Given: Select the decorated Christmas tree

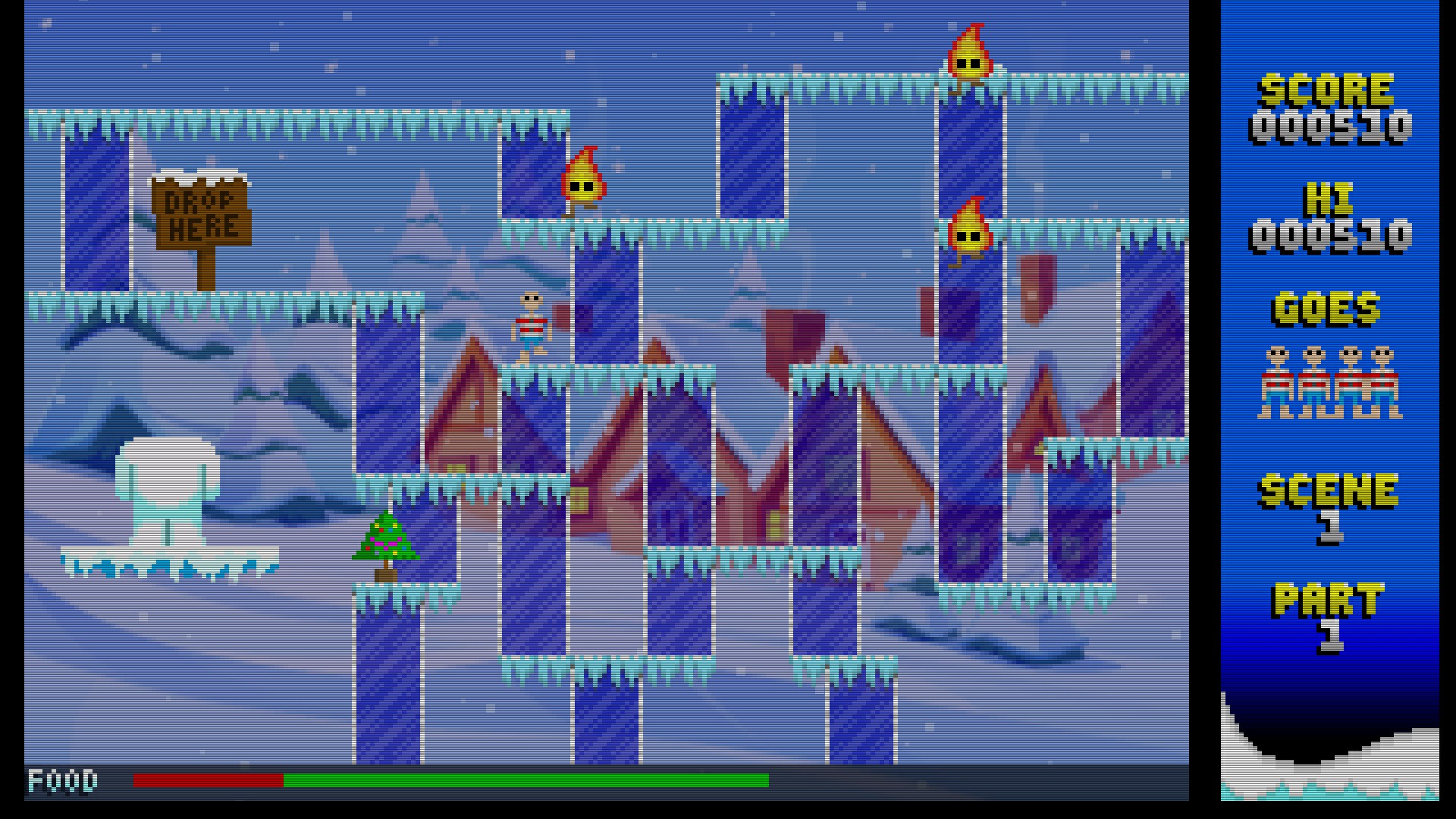Looking at the screenshot, I should pyautogui.click(x=387, y=542).
